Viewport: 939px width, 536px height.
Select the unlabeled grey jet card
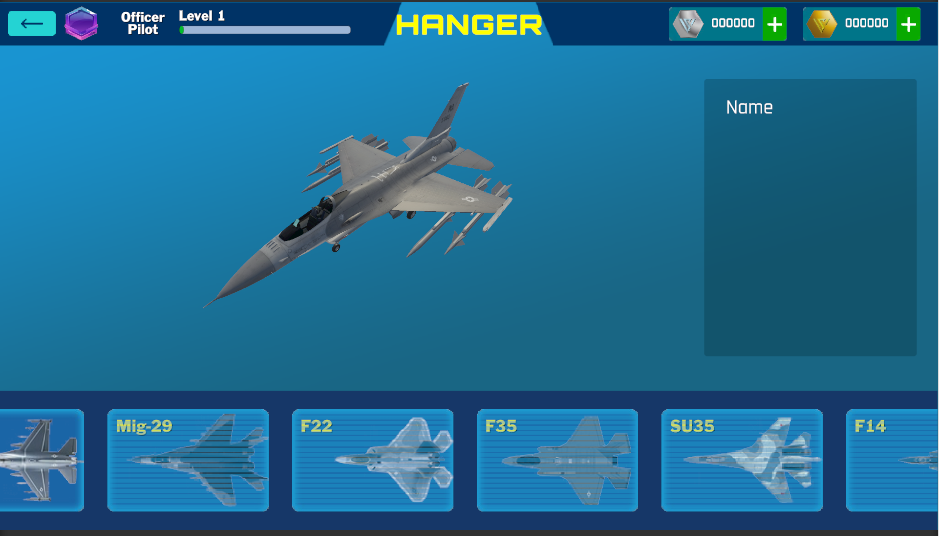pos(41,460)
